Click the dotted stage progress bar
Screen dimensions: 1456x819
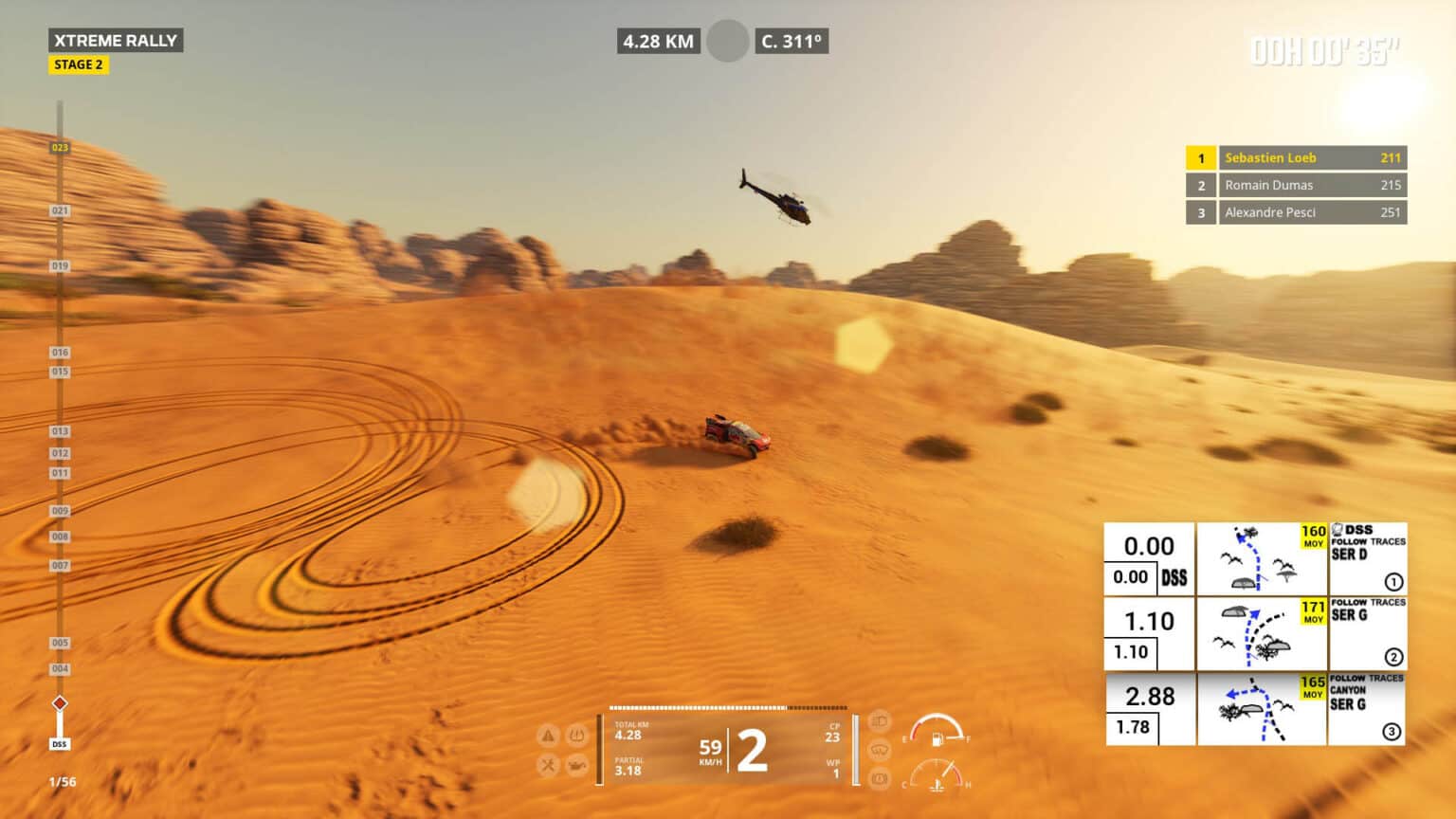(x=728, y=706)
